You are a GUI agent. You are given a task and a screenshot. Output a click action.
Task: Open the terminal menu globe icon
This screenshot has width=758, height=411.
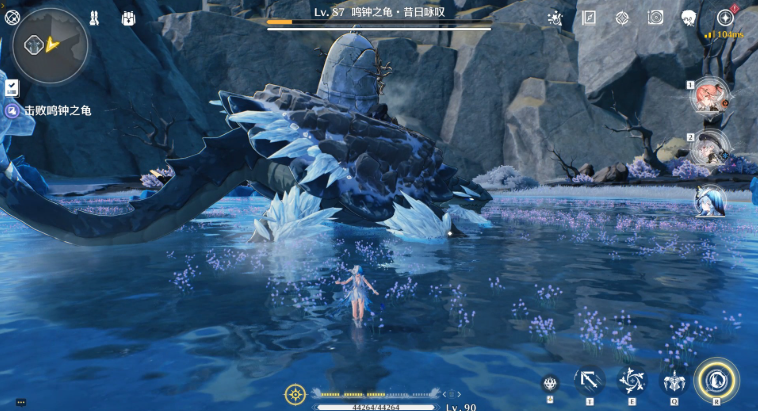click(x=12, y=17)
